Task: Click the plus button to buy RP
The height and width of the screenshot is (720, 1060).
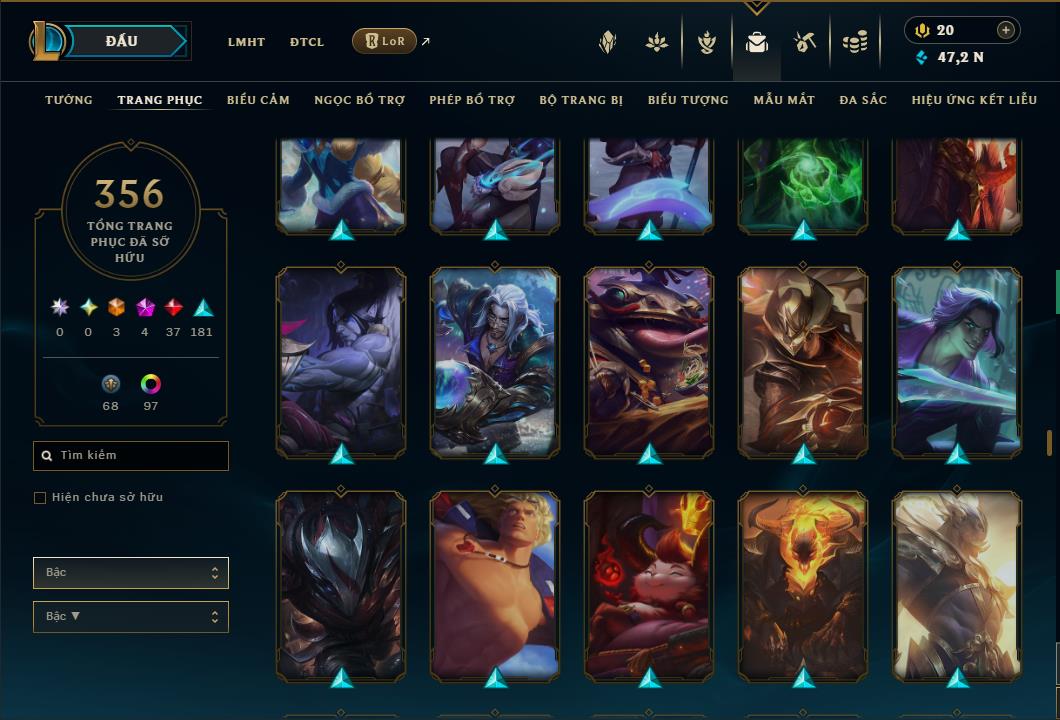Action: tap(1006, 30)
